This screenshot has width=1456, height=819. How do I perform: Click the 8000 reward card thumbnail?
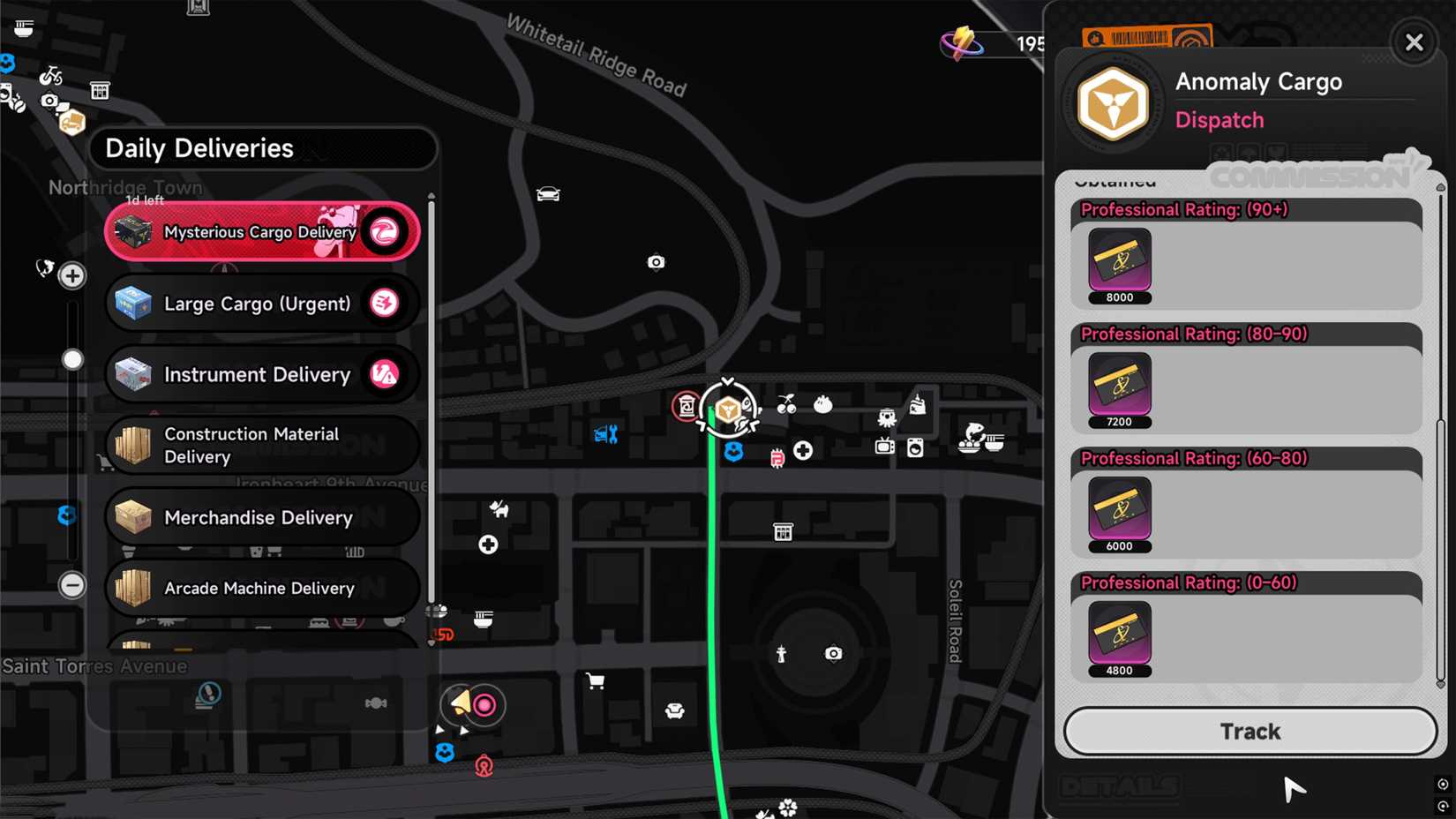coord(1119,260)
